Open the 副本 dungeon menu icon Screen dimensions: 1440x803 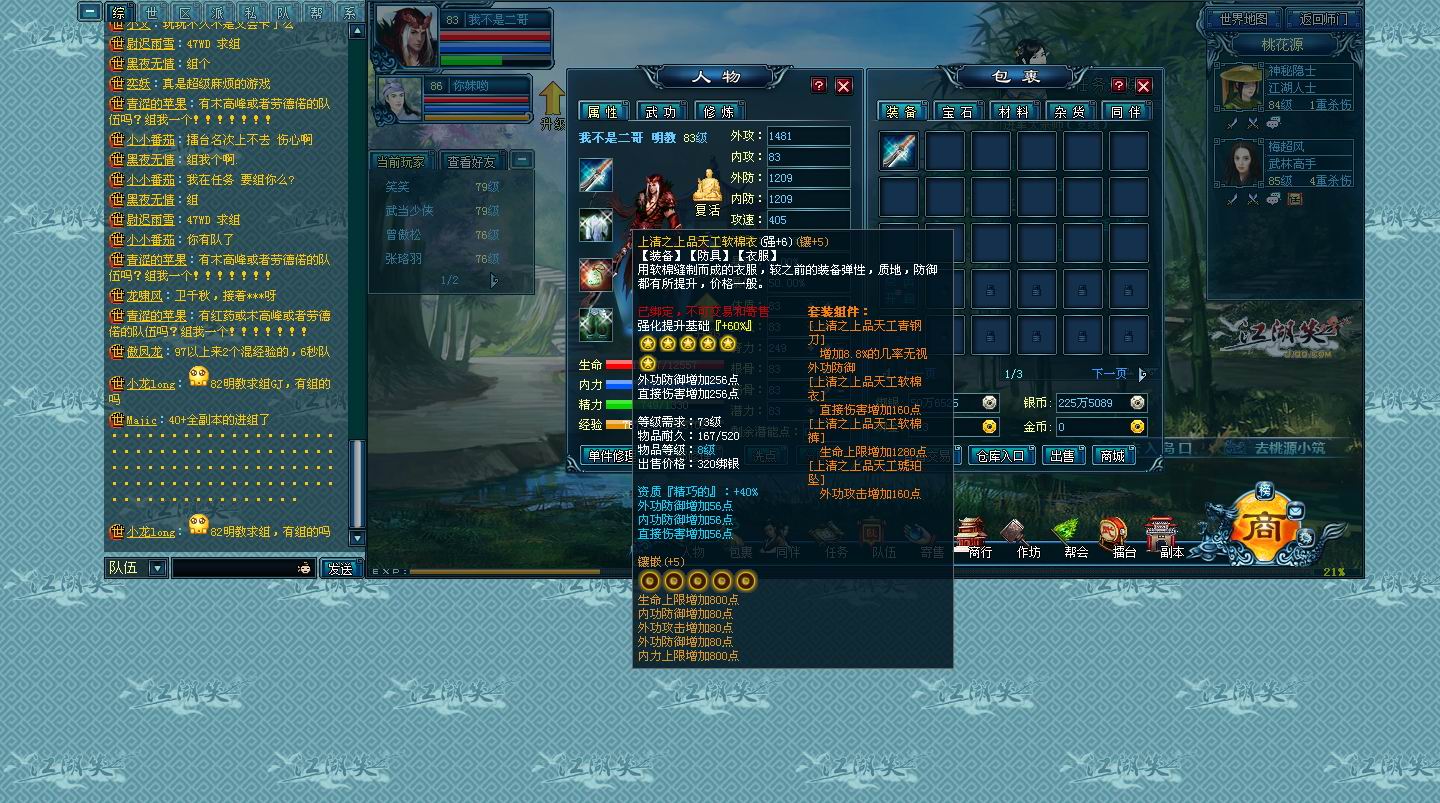[1171, 538]
